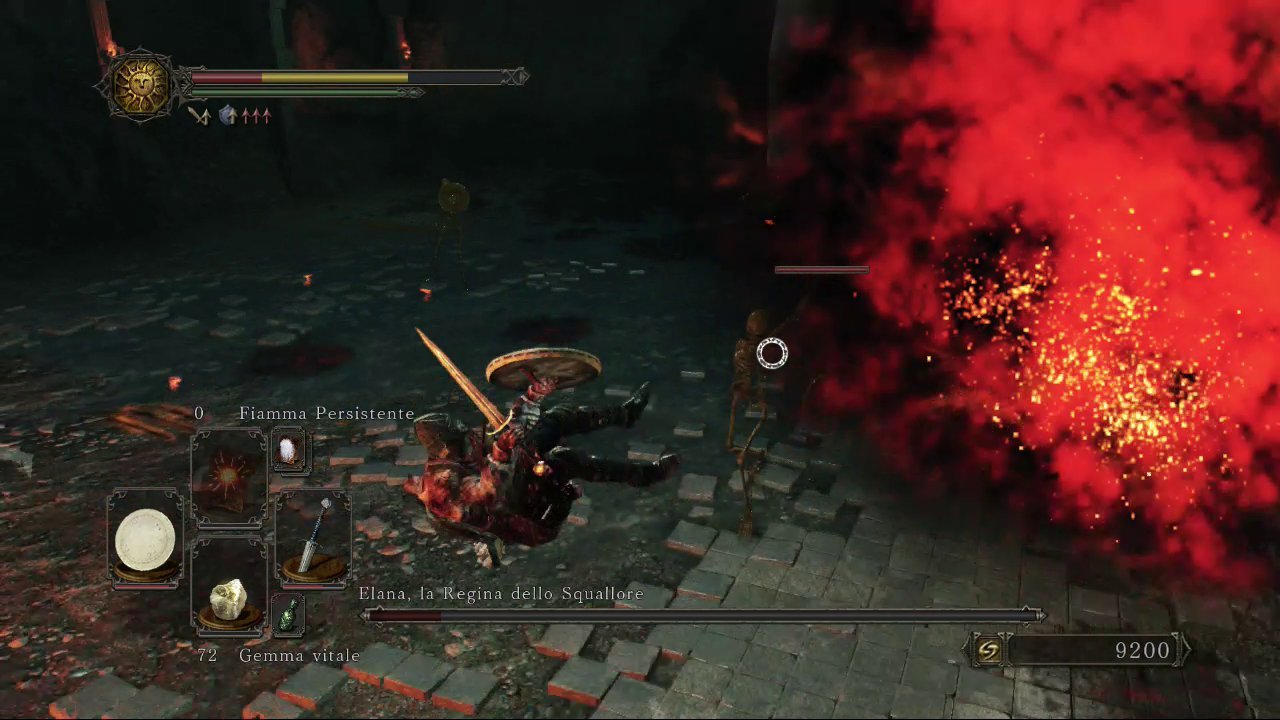The image size is (1280, 720).
Task: Click the sword attack buff icon
Action: click(199, 116)
